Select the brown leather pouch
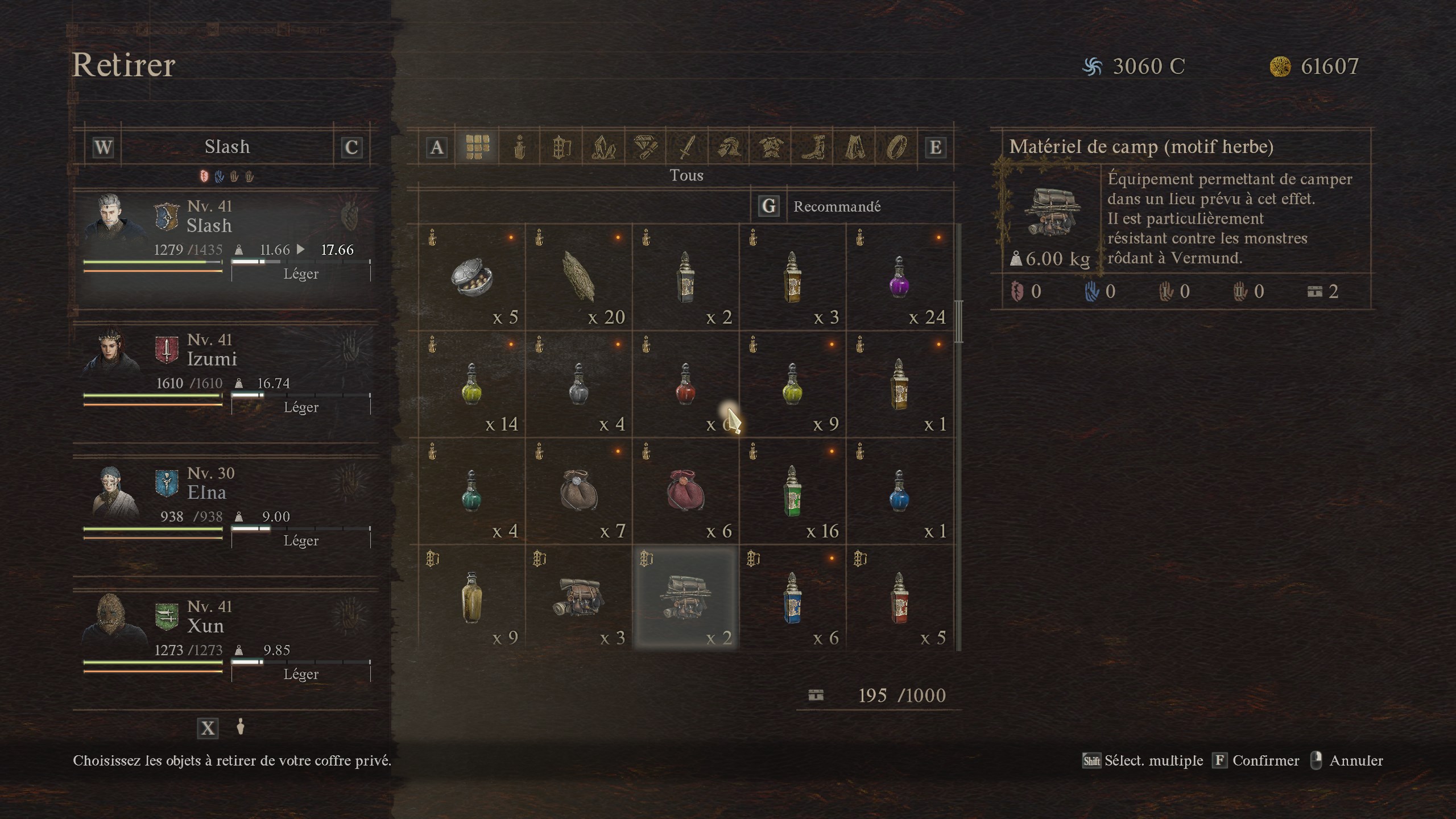This screenshot has height=819, width=1456. (x=578, y=491)
